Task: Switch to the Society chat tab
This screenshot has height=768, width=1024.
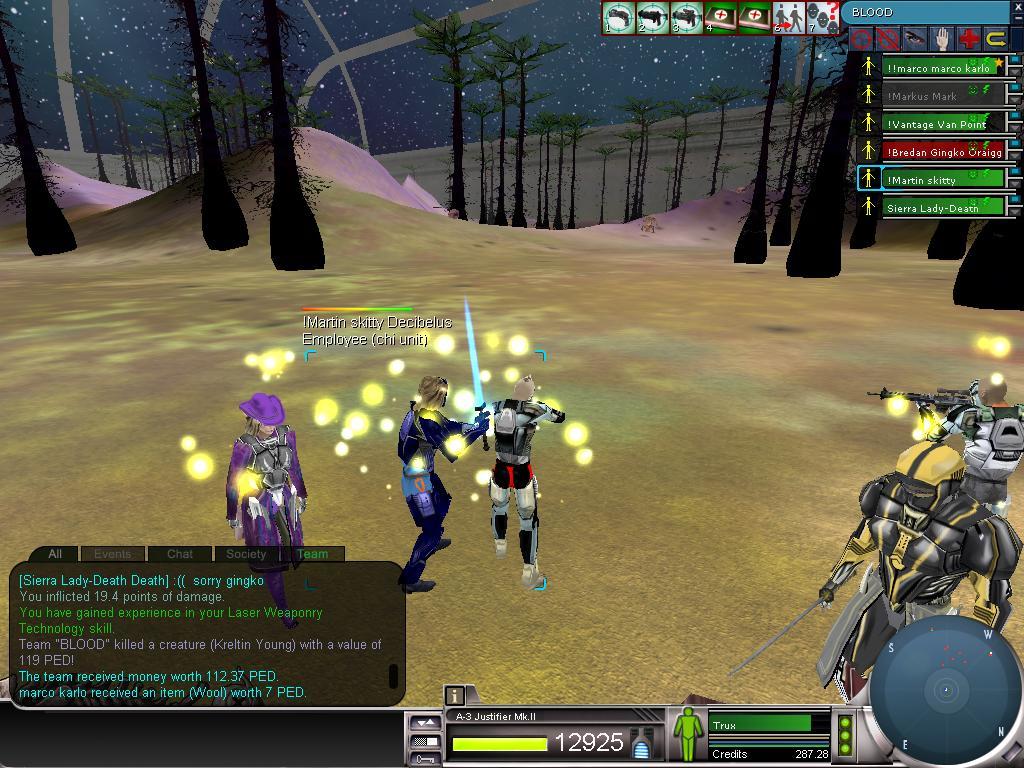Action: [x=246, y=554]
